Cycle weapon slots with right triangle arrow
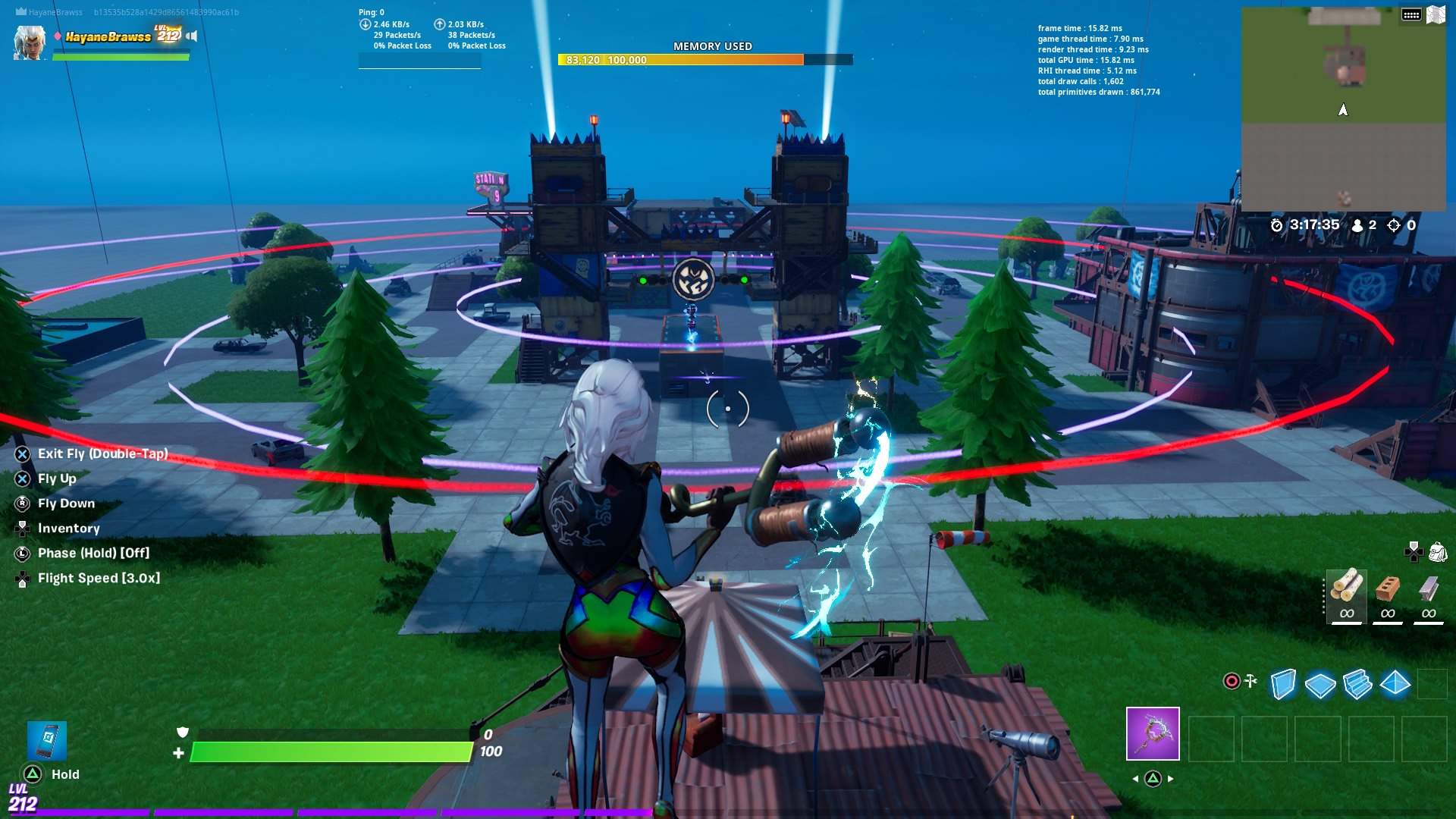 [1171, 777]
